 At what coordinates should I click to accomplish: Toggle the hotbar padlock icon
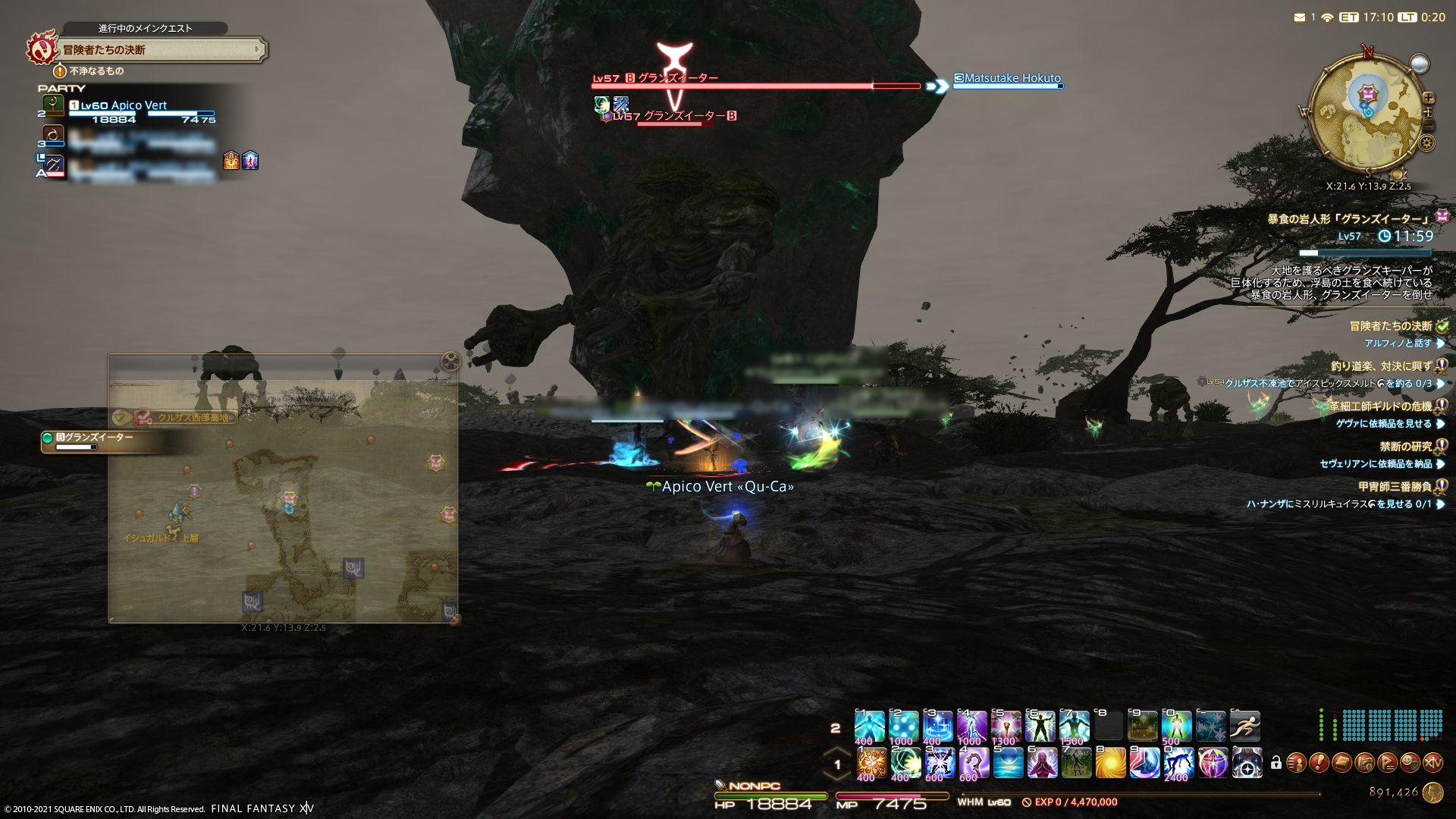(1276, 763)
